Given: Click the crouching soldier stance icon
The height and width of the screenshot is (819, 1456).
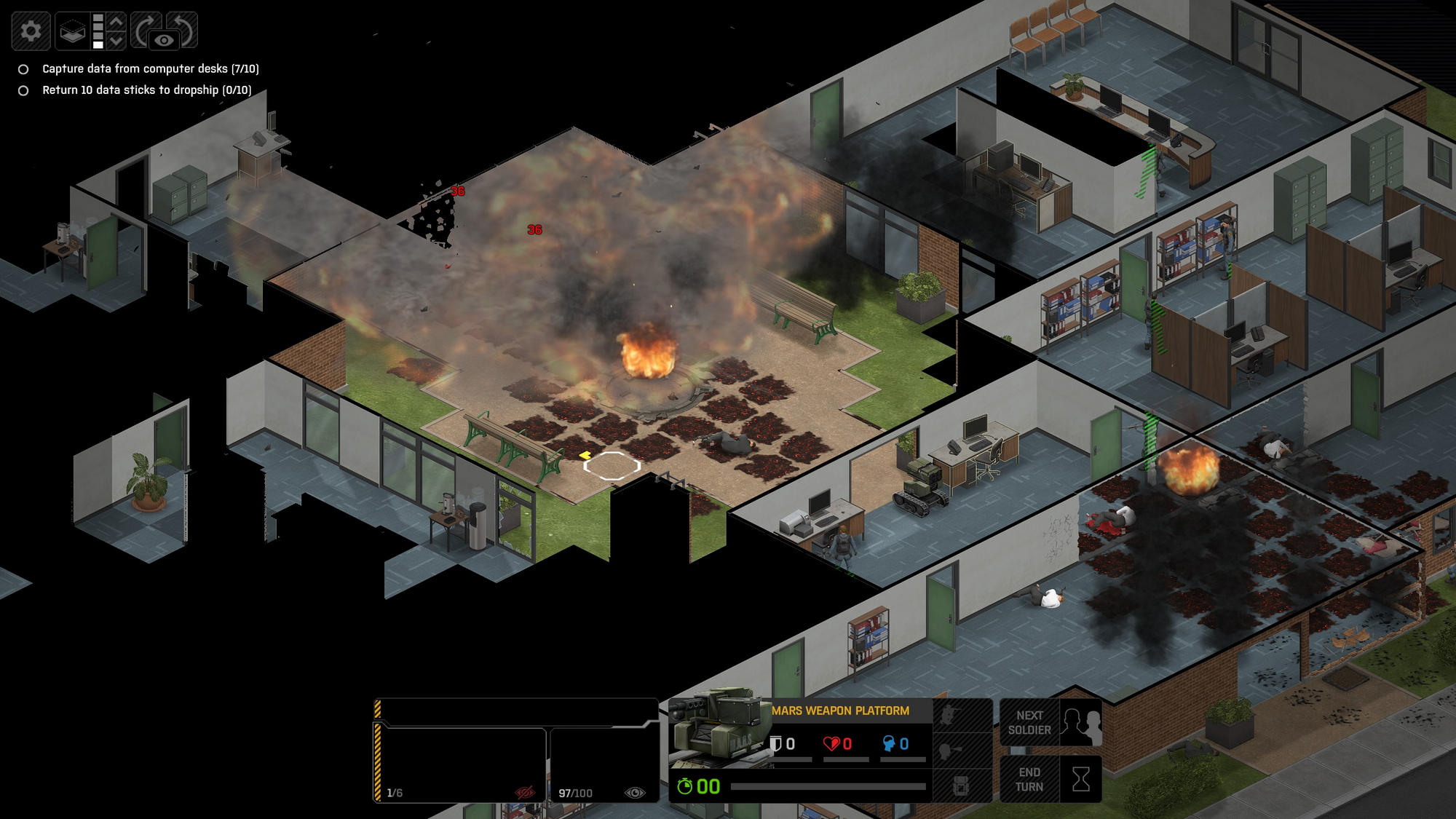Looking at the screenshot, I should pos(949,715).
